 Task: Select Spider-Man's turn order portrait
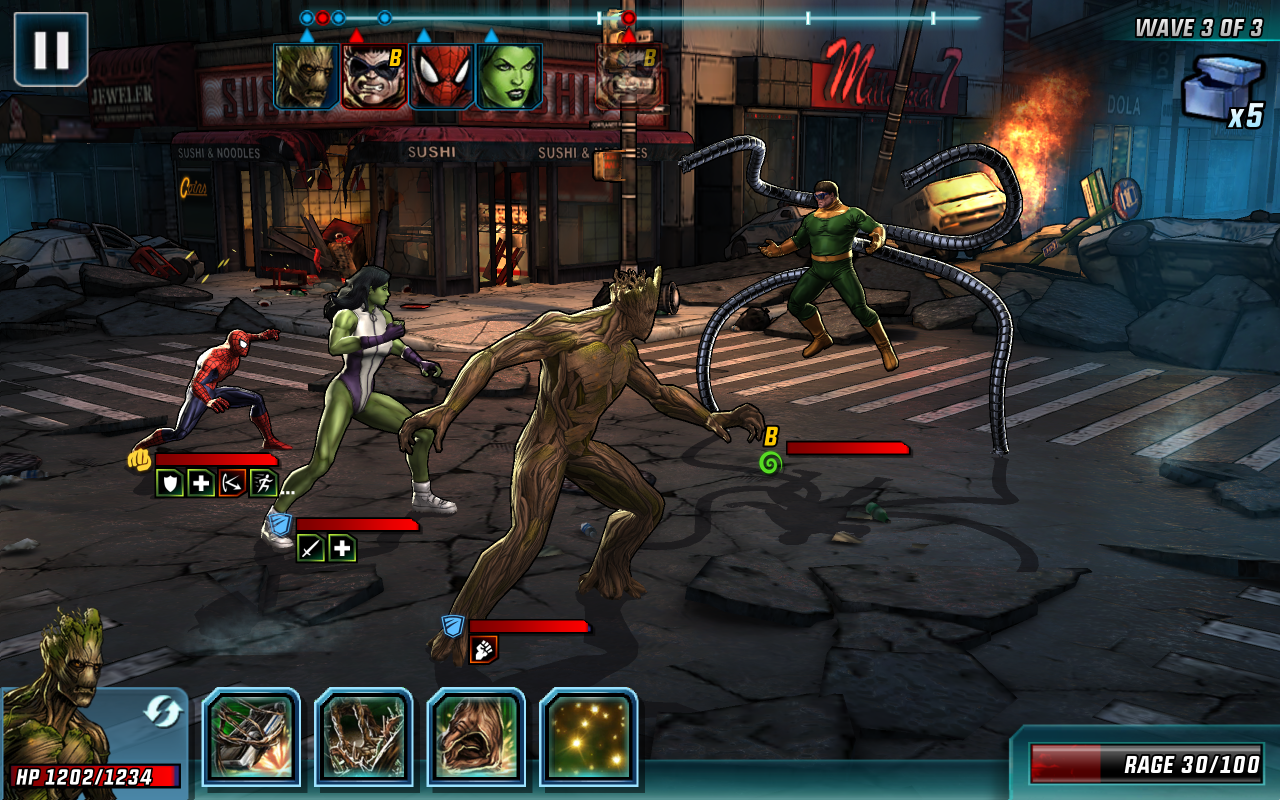coord(441,76)
